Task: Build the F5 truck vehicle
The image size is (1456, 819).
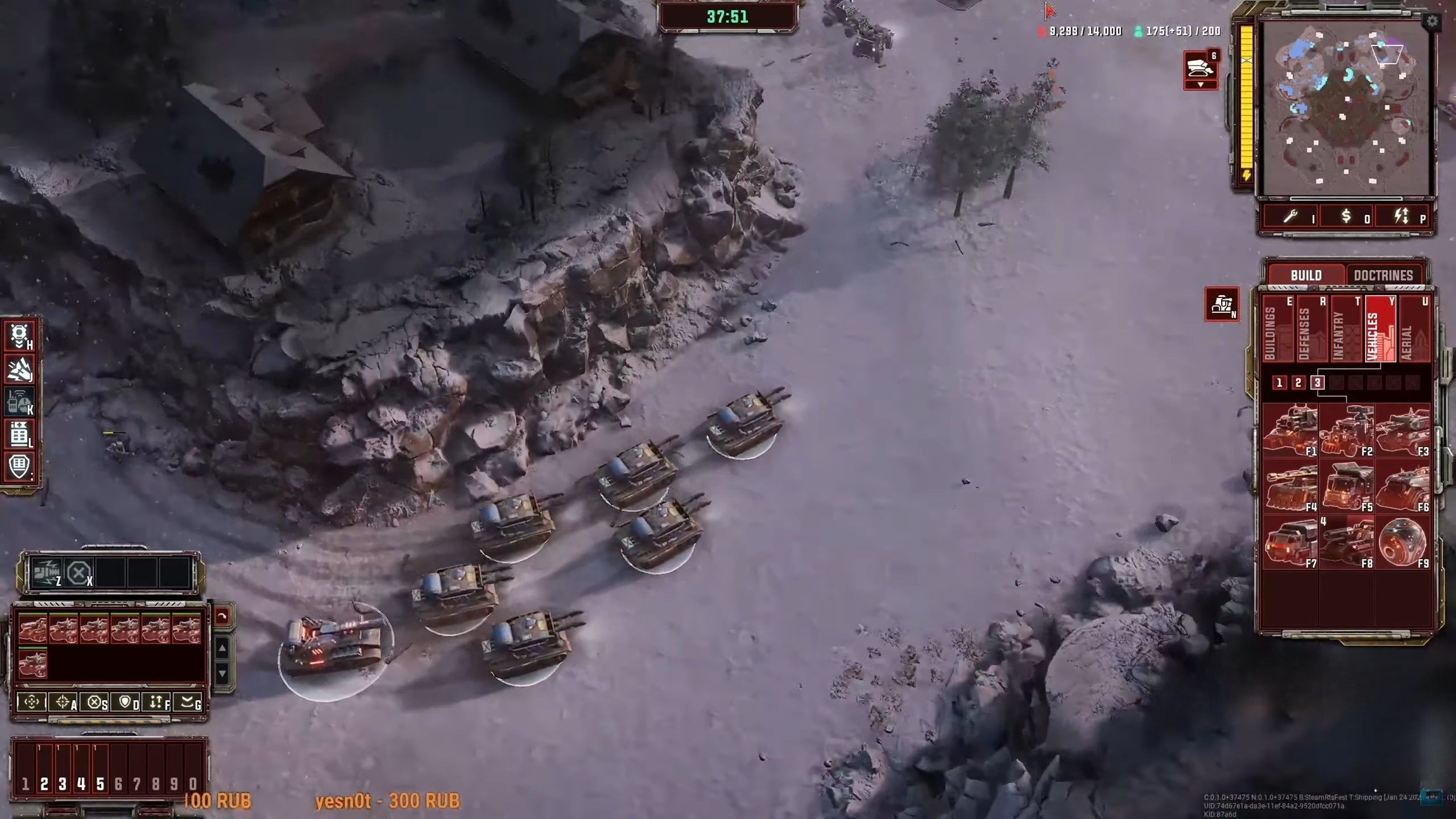Action: point(1346,487)
